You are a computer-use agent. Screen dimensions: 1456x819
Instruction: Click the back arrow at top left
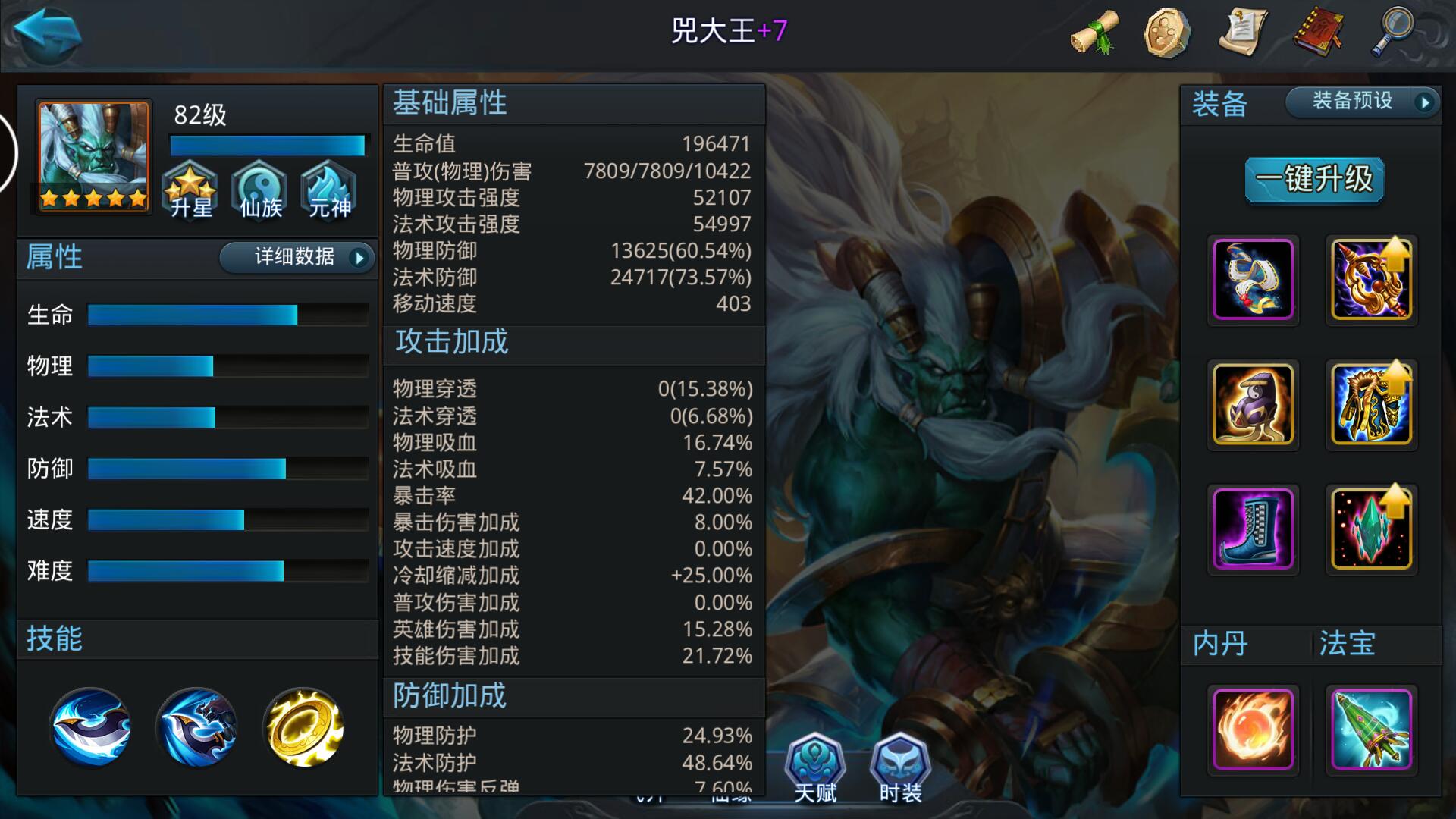[47, 34]
